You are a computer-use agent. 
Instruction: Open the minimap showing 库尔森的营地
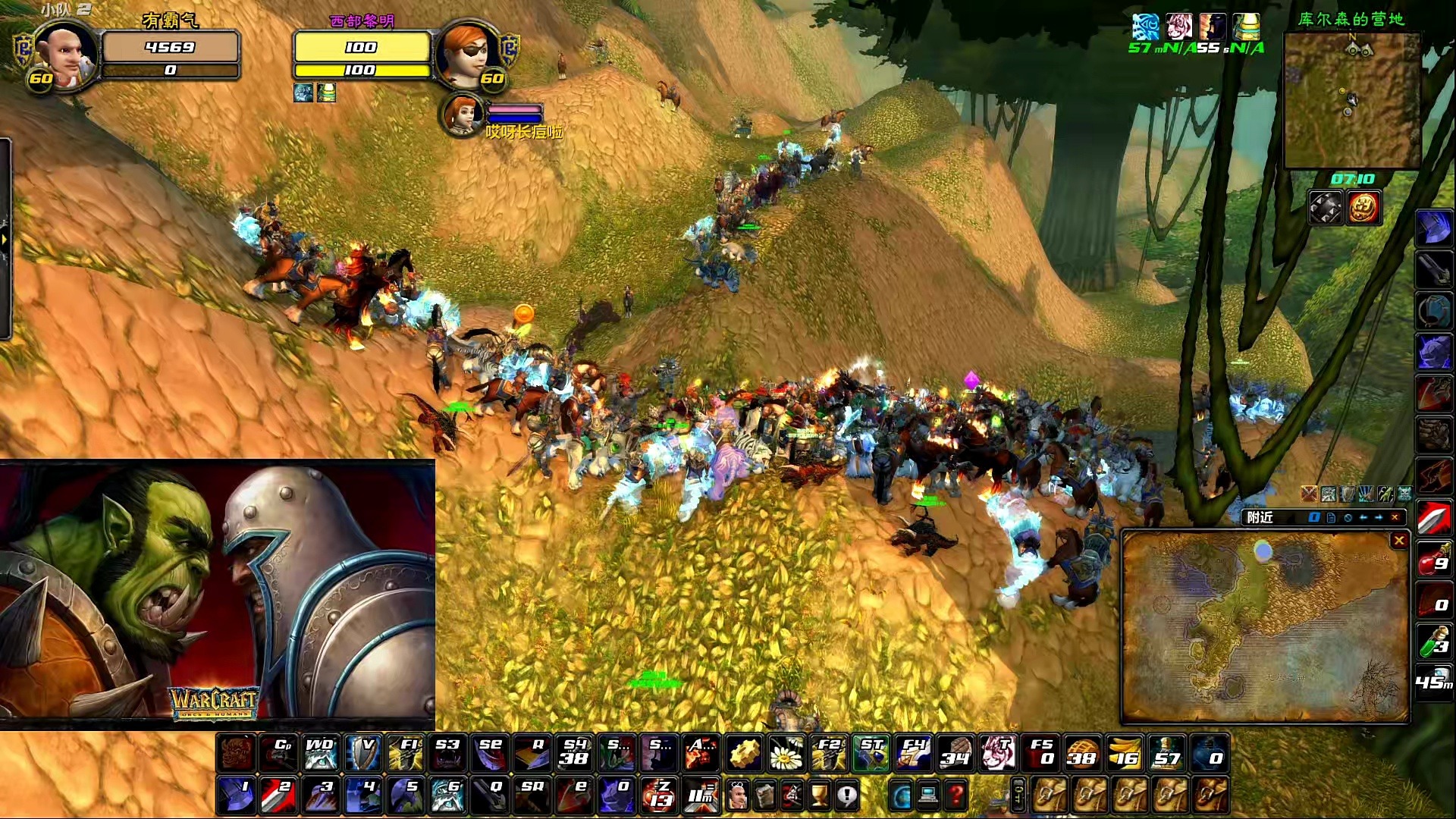(x=1351, y=99)
